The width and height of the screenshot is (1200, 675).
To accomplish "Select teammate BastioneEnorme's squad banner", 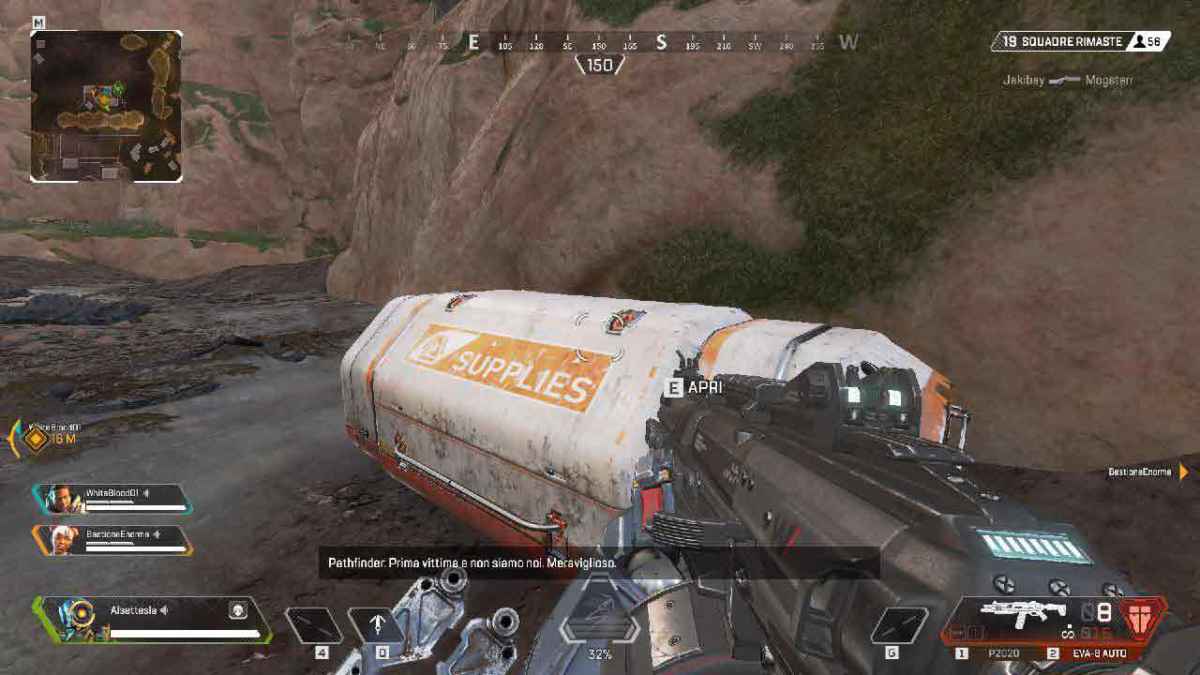I will point(112,539).
